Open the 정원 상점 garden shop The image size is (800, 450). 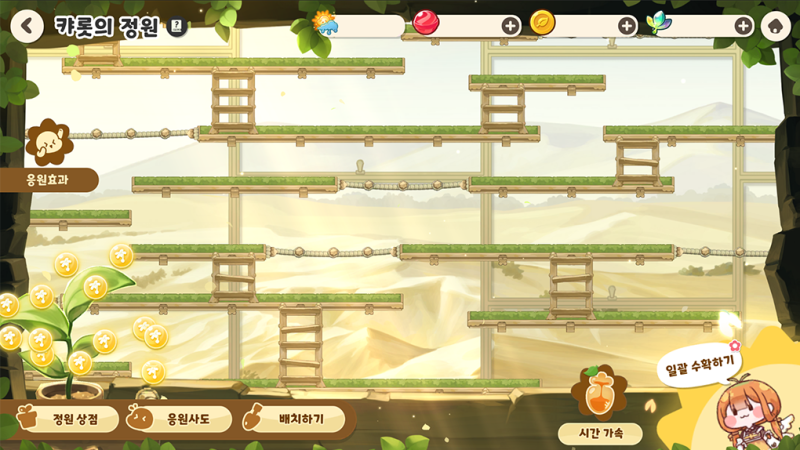[x=67, y=419]
